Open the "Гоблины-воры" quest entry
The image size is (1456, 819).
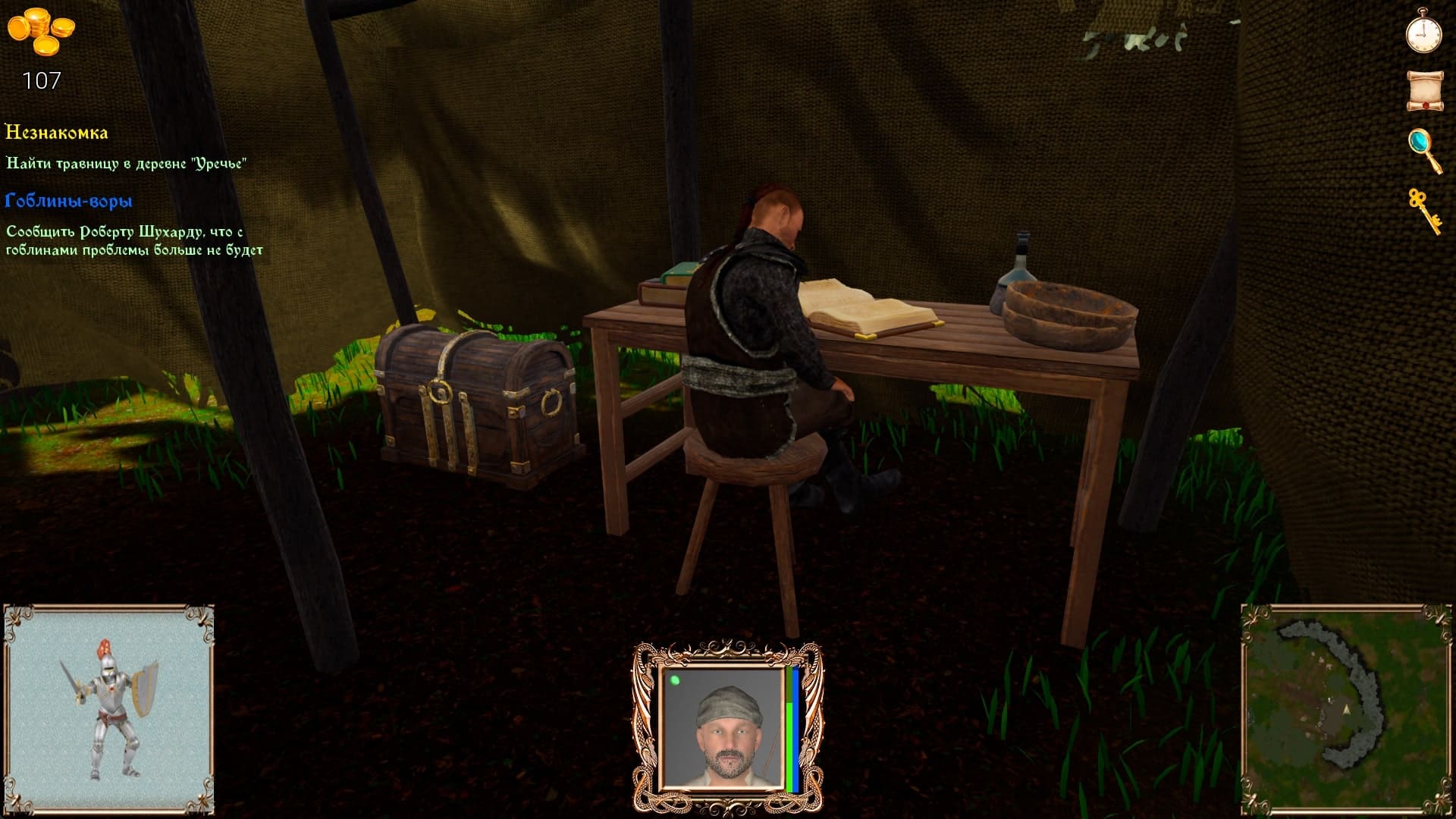tap(69, 201)
